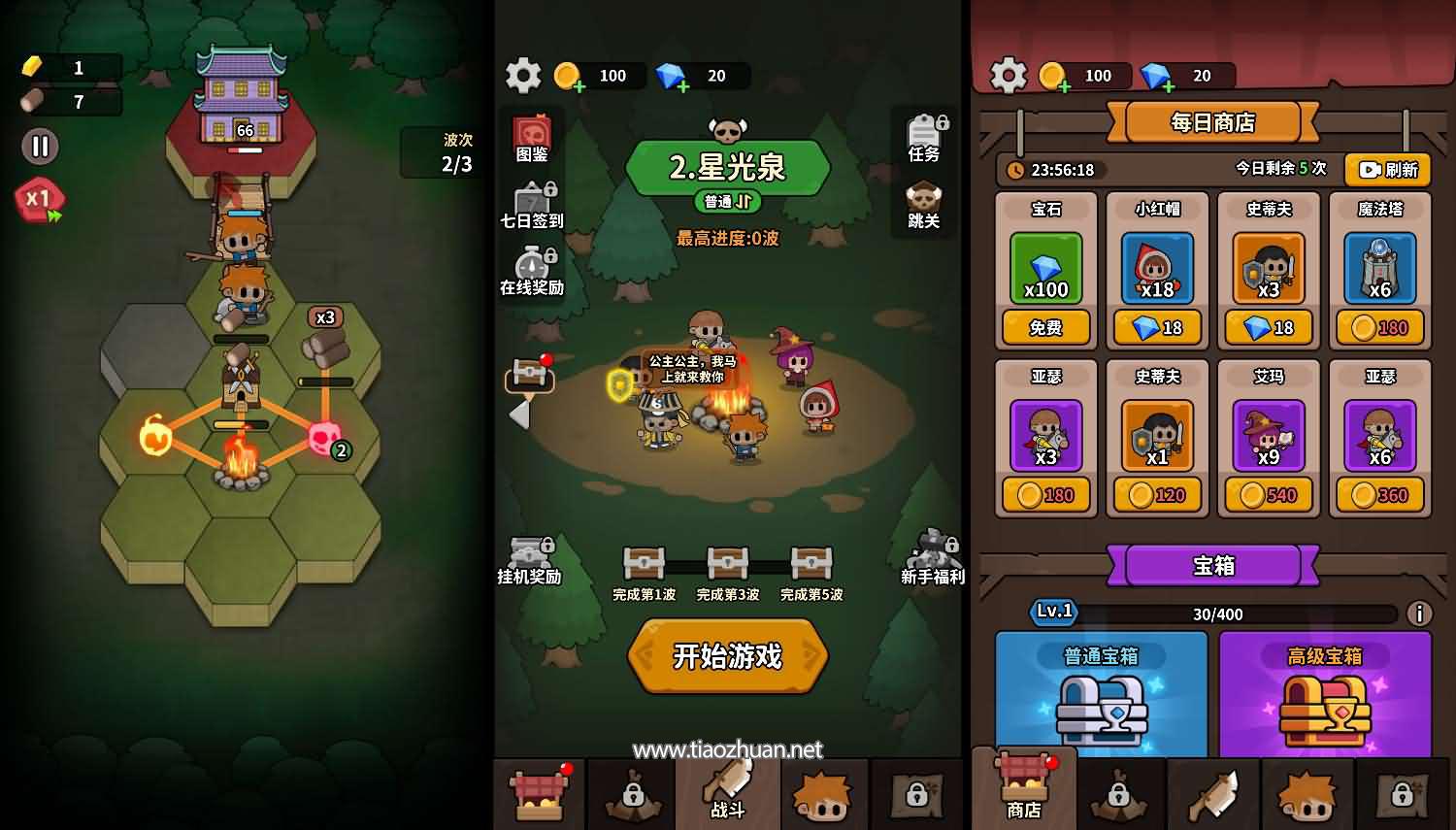Pause the battle on the left screen

[x=40, y=147]
